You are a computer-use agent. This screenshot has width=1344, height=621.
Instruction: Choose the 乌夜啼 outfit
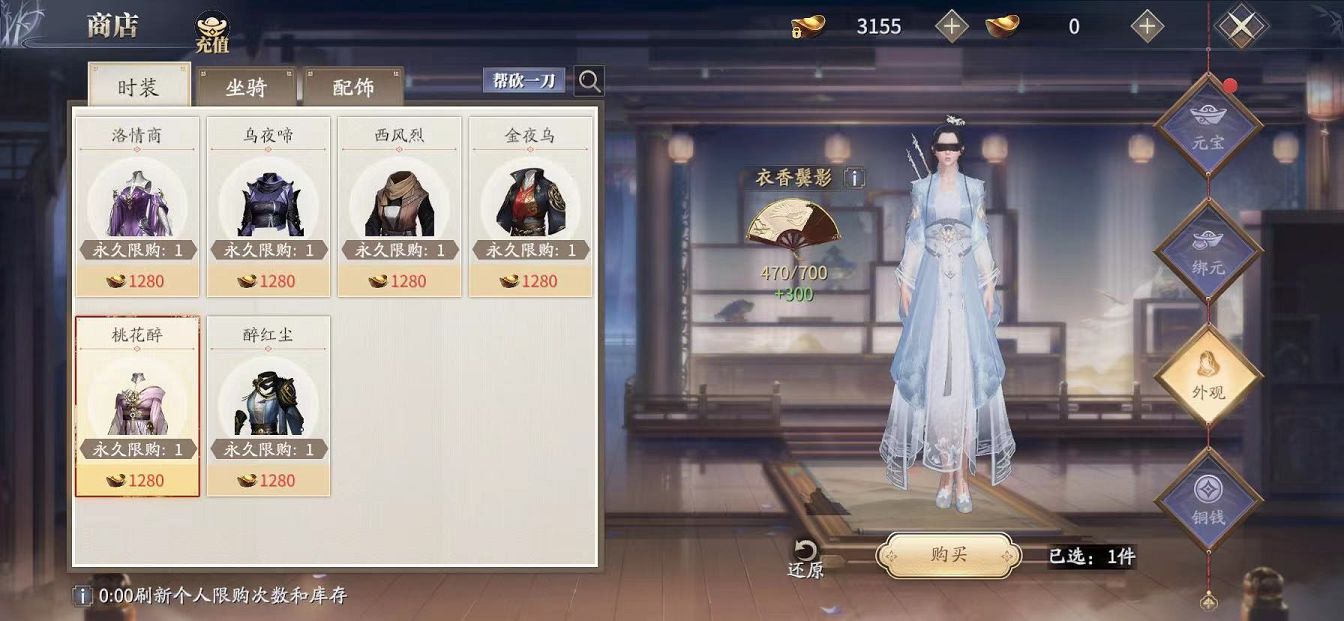tap(269, 206)
